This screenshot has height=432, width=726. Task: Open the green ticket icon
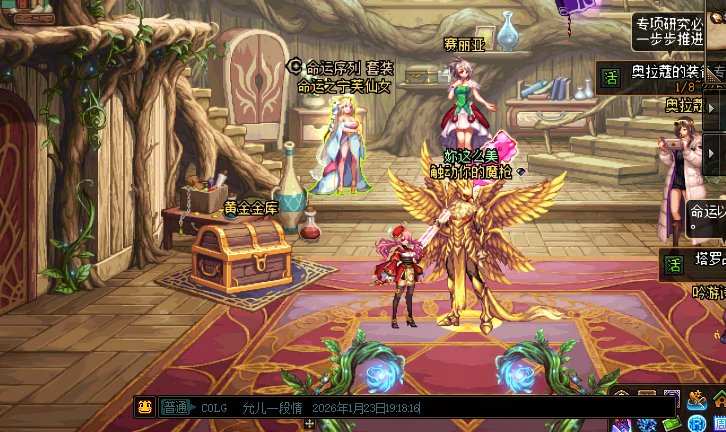point(670,422)
